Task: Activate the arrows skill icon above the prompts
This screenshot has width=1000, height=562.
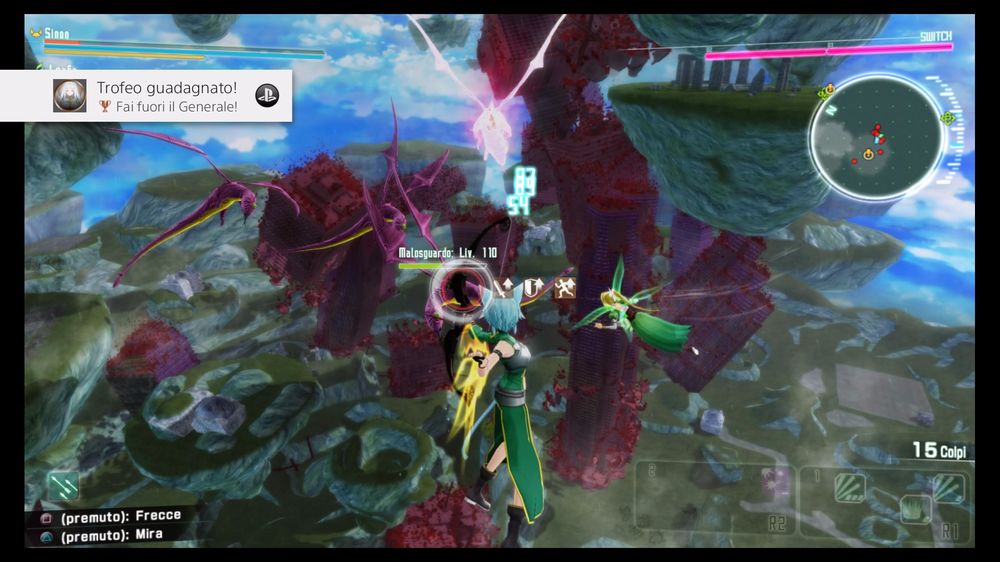Action: (x=66, y=485)
